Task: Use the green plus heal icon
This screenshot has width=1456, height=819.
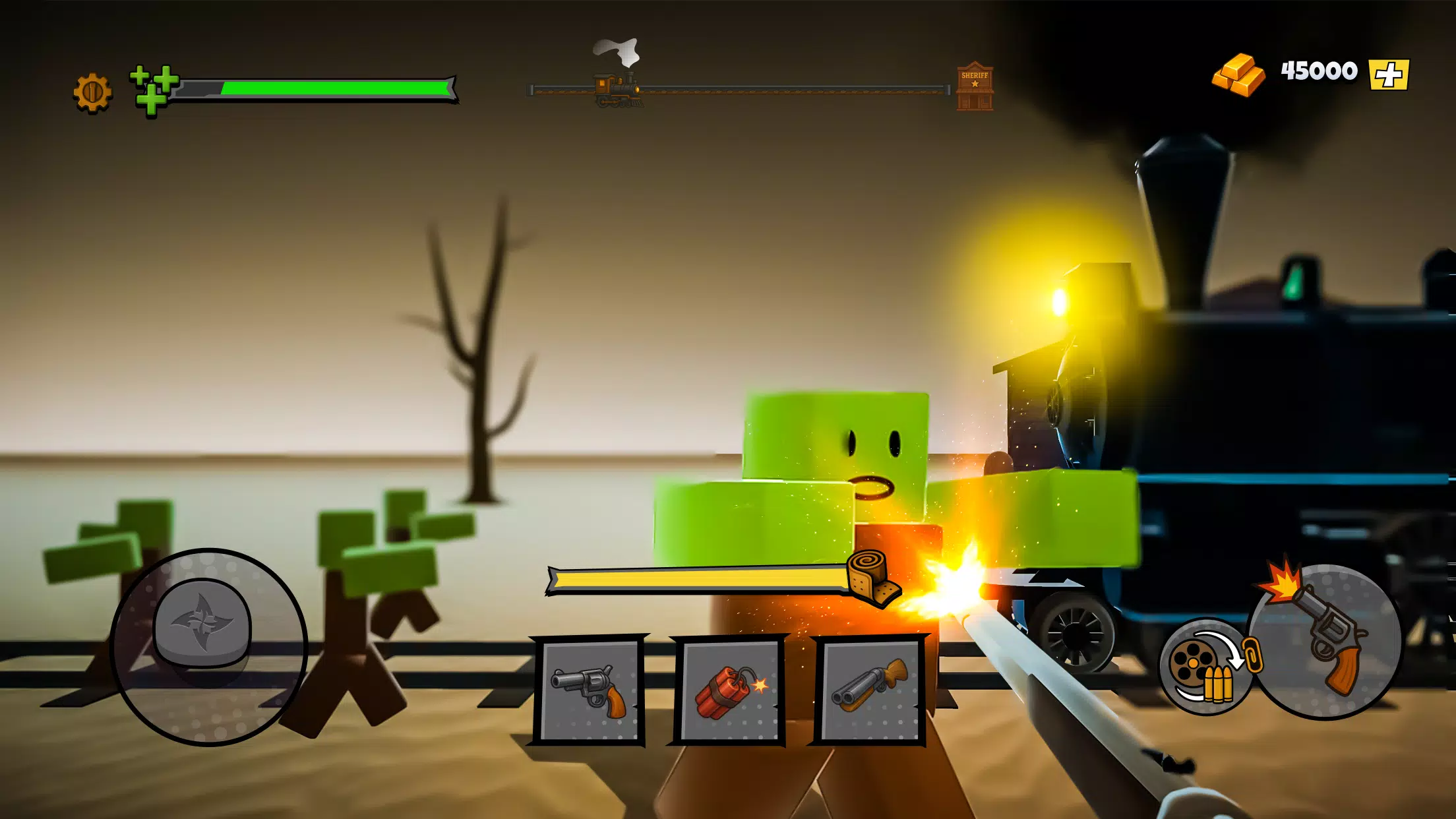Action: click(x=153, y=90)
